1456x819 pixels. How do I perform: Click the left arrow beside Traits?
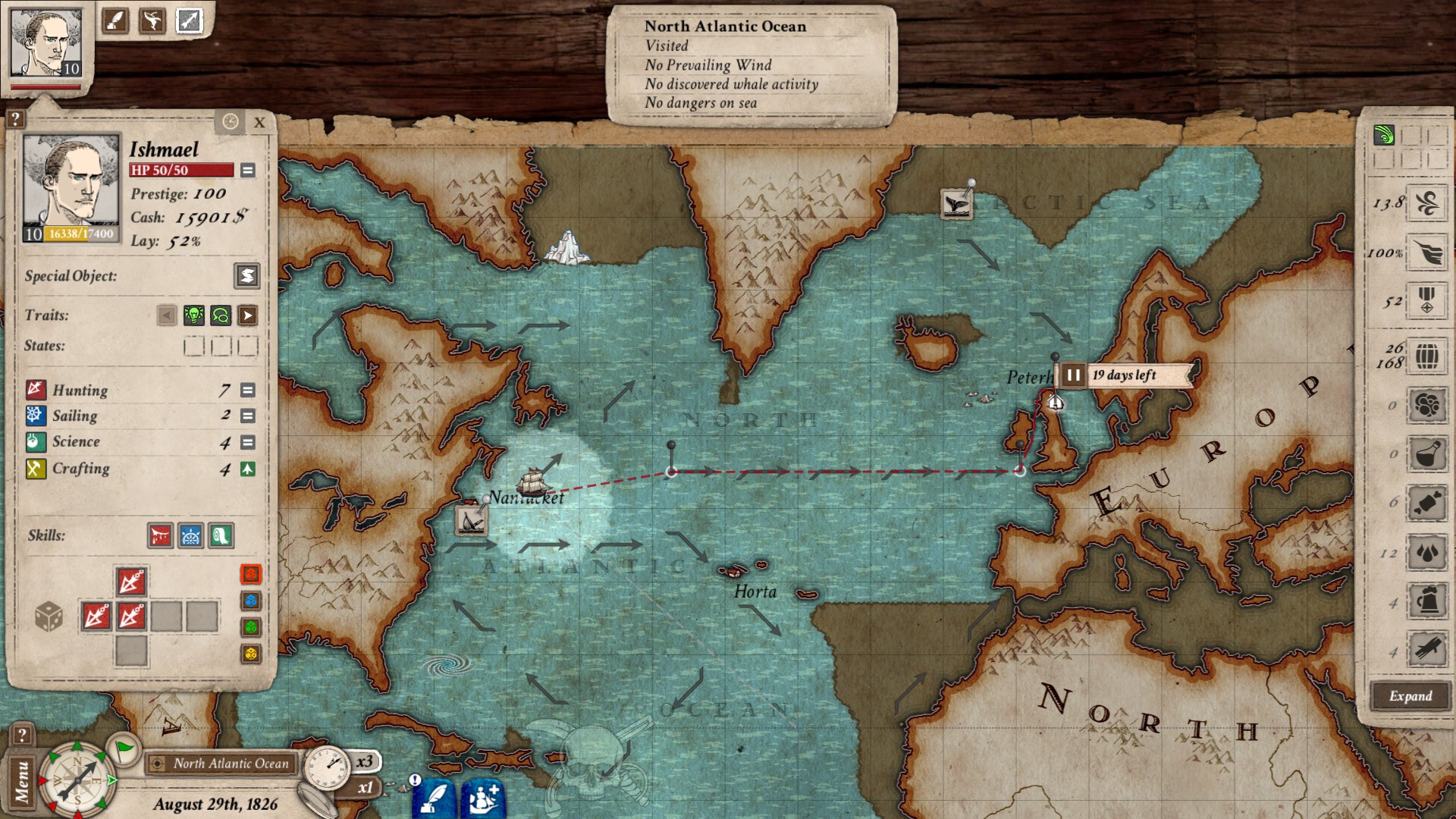click(x=166, y=315)
